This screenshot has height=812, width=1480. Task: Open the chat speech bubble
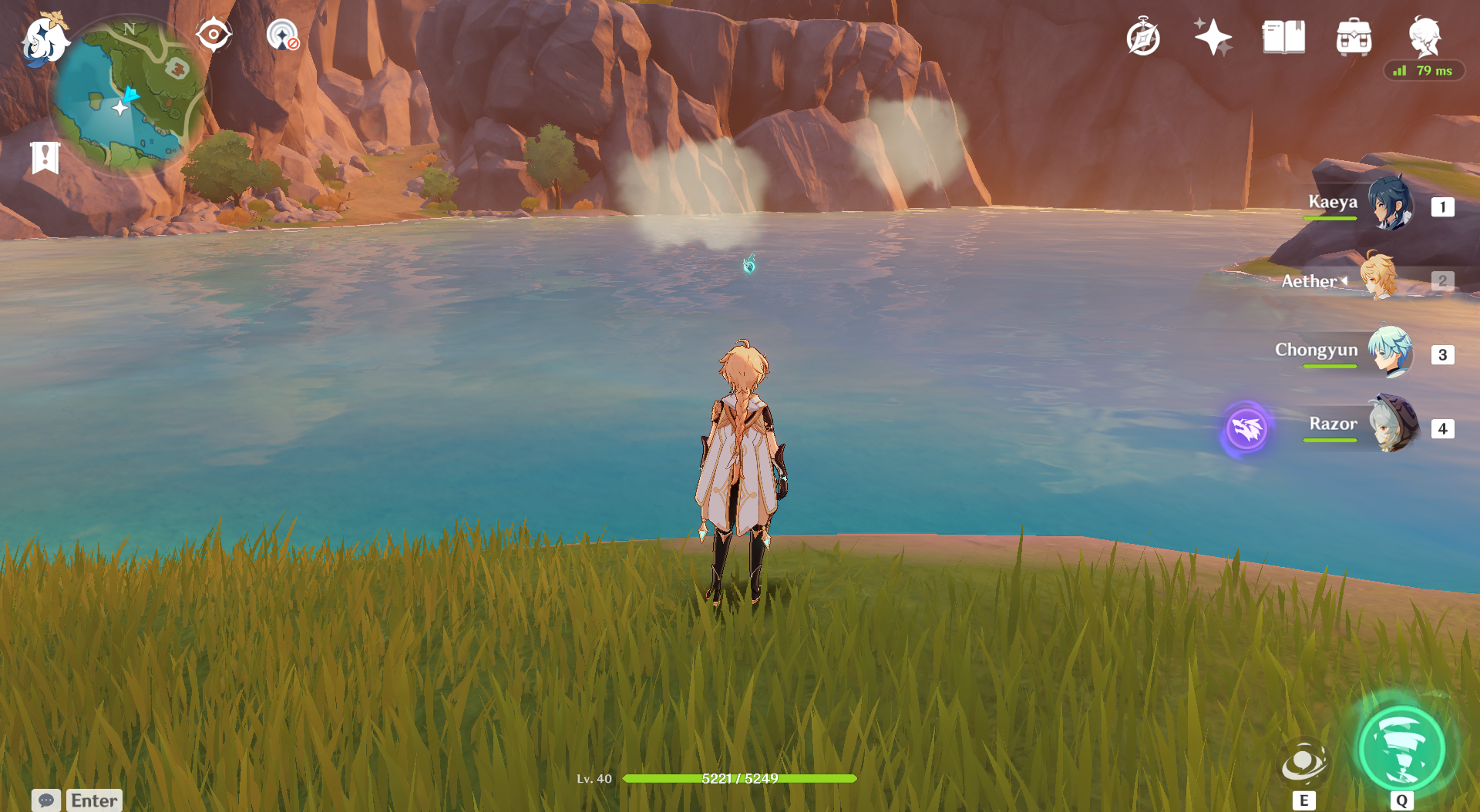(46, 800)
